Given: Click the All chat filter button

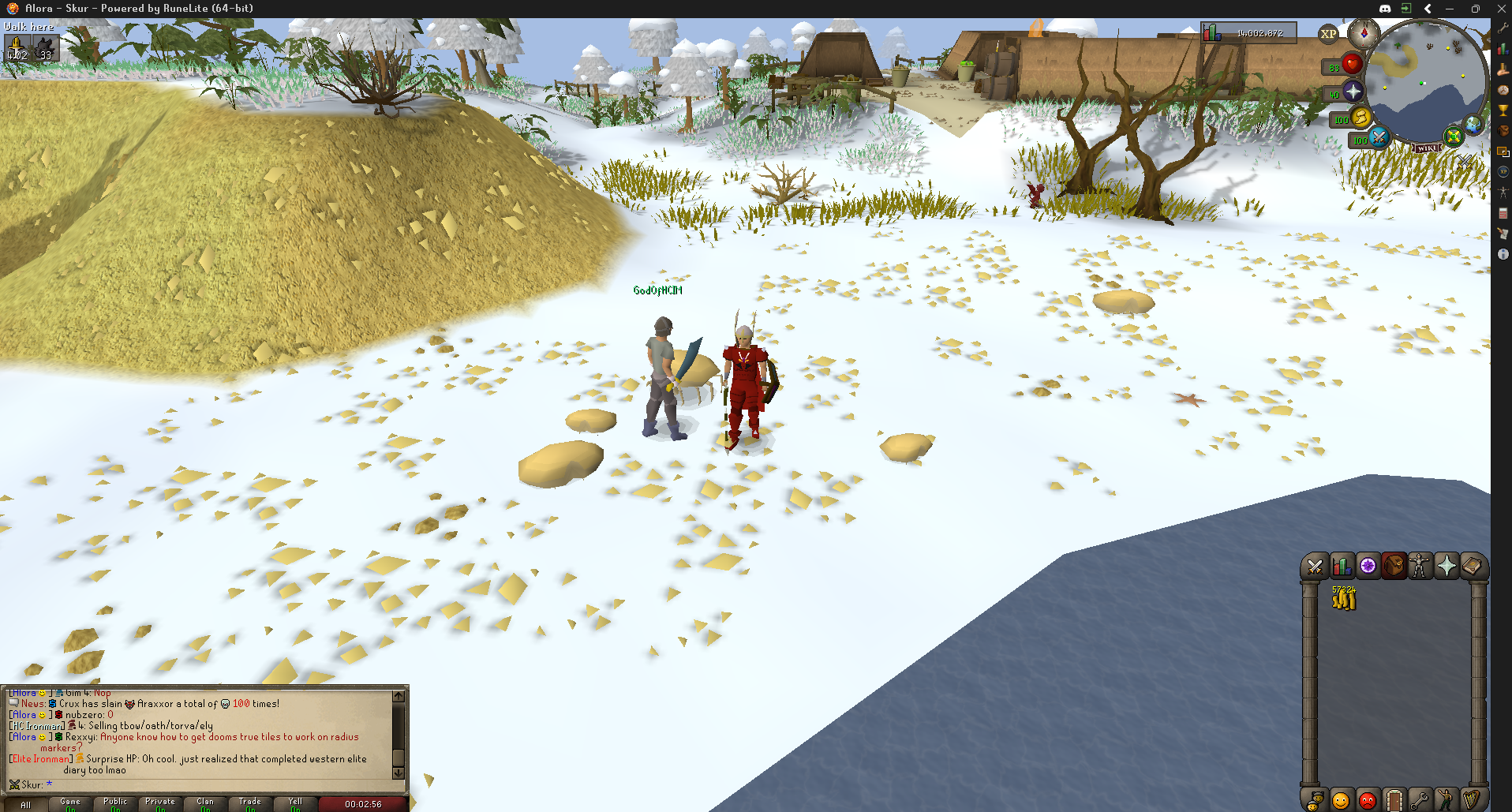Looking at the screenshot, I should 25,803.
